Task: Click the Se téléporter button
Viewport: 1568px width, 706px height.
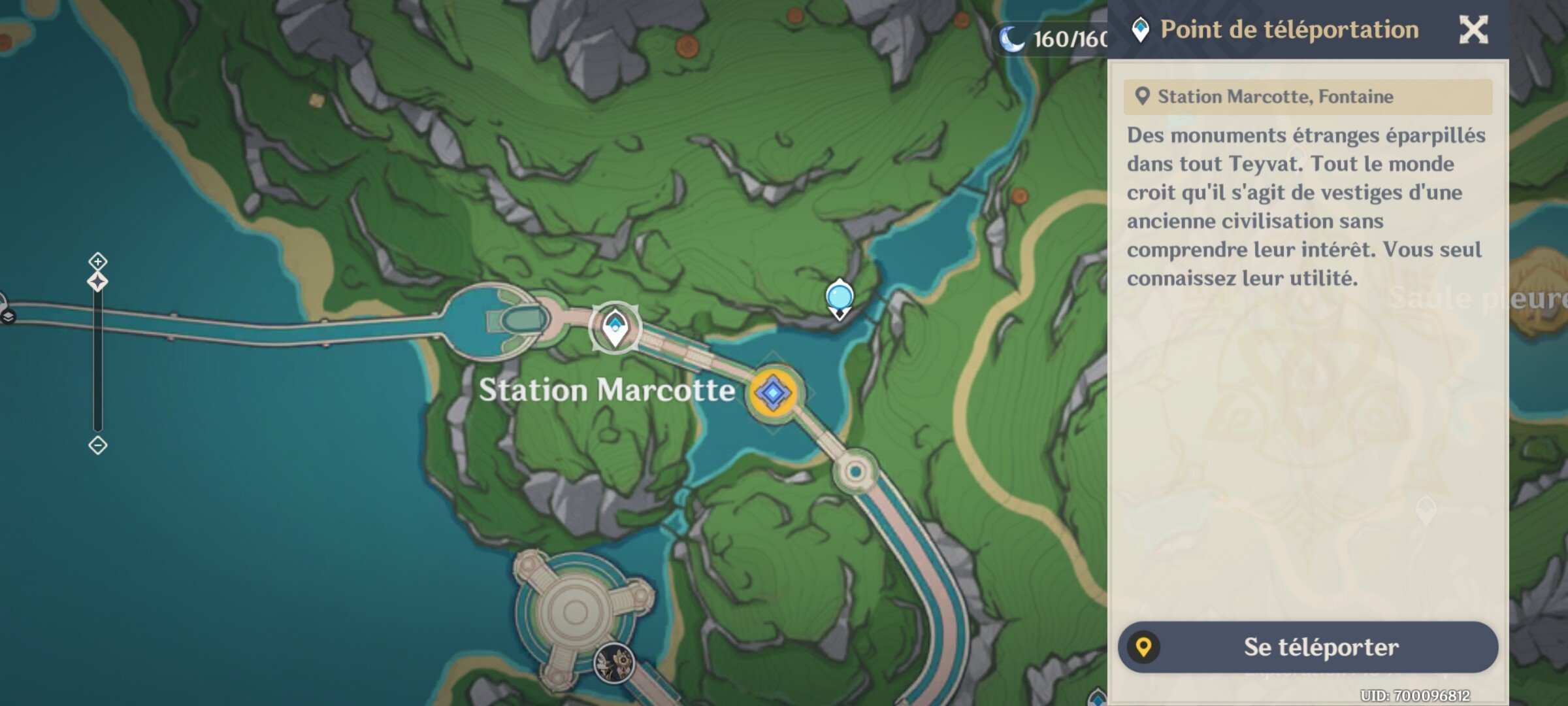Action: (1308, 647)
